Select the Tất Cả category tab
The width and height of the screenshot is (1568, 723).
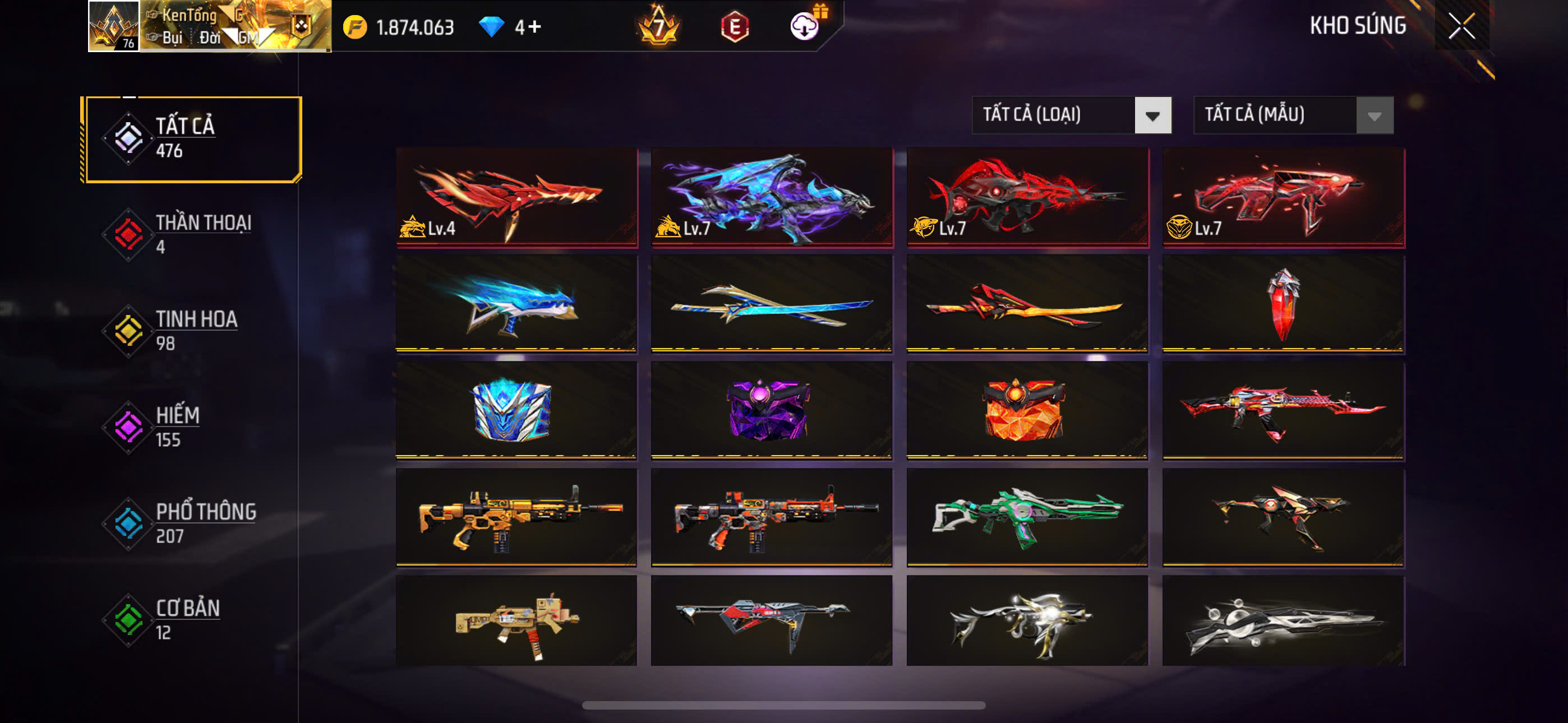(x=192, y=139)
